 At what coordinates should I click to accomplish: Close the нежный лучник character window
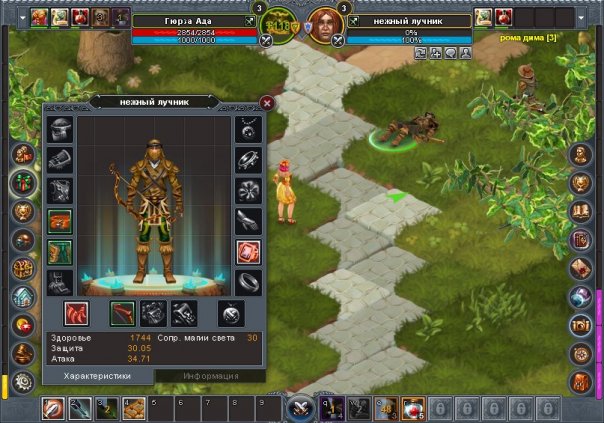point(267,102)
